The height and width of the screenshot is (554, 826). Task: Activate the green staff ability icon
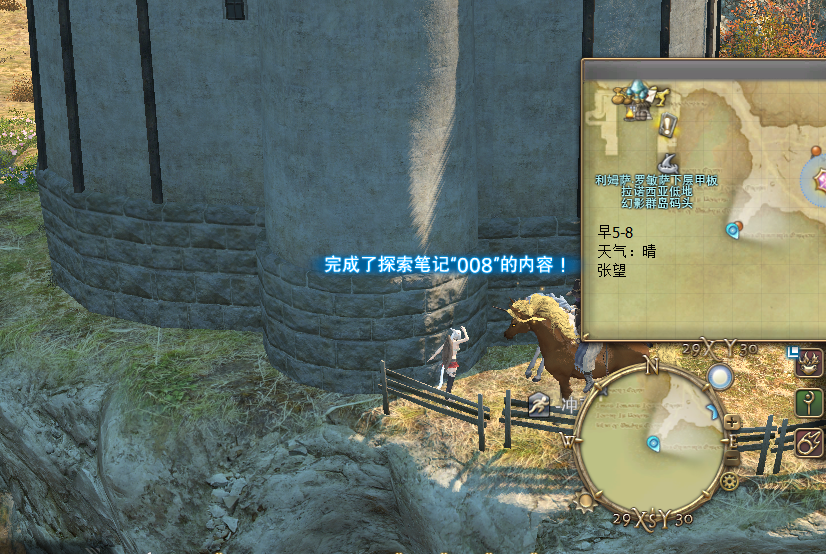(x=808, y=402)
